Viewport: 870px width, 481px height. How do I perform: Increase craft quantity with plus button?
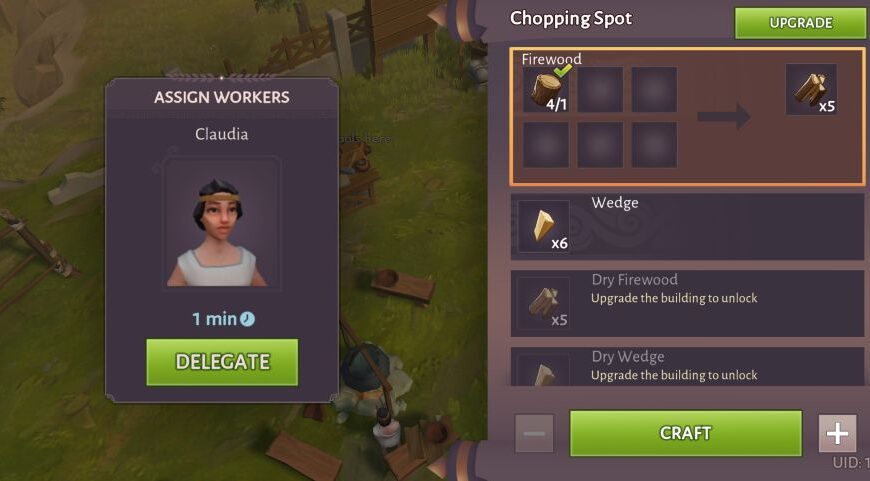click(837, 434)
